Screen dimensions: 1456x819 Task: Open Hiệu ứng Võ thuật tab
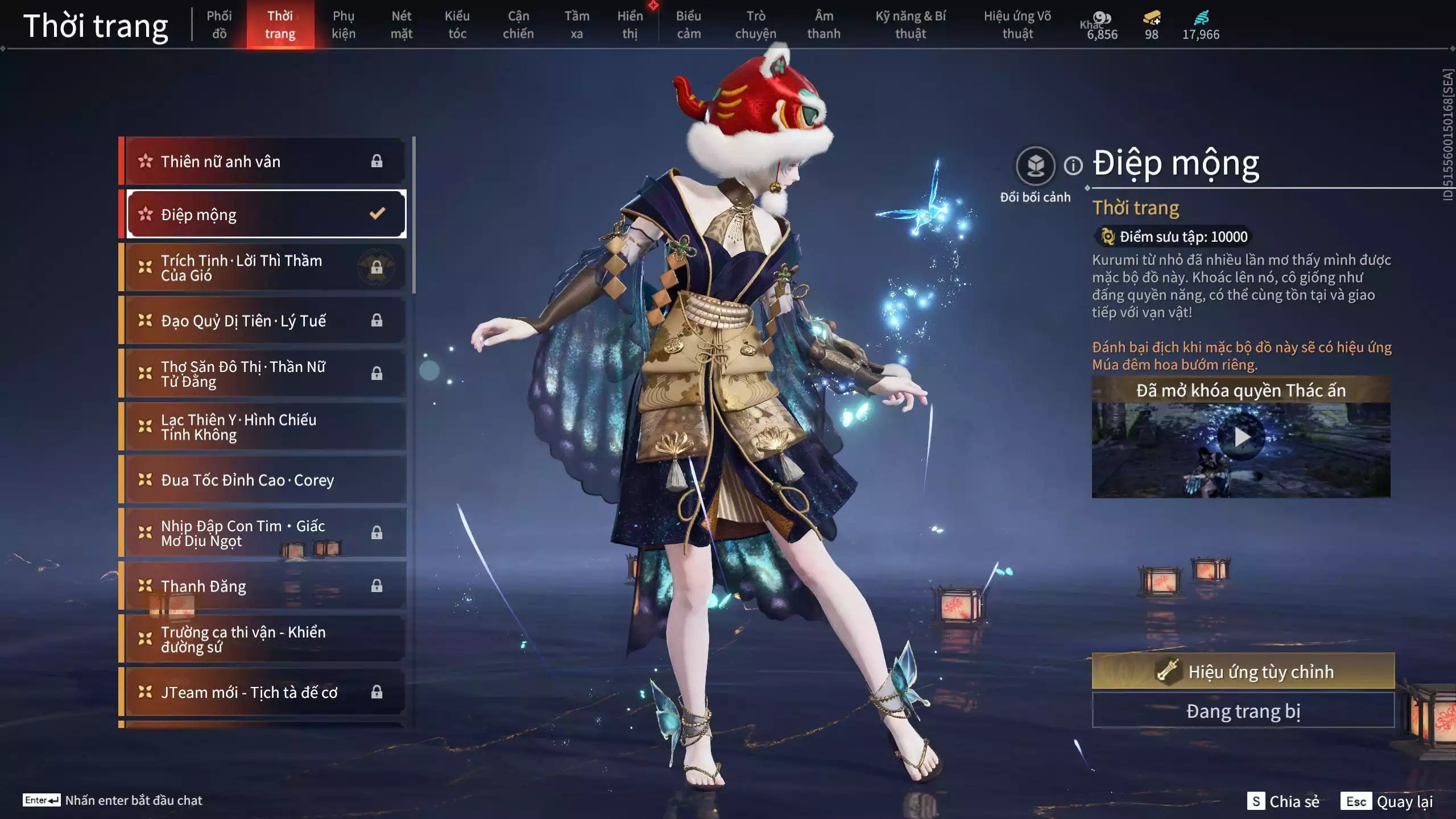click(x=1017, y=24)
